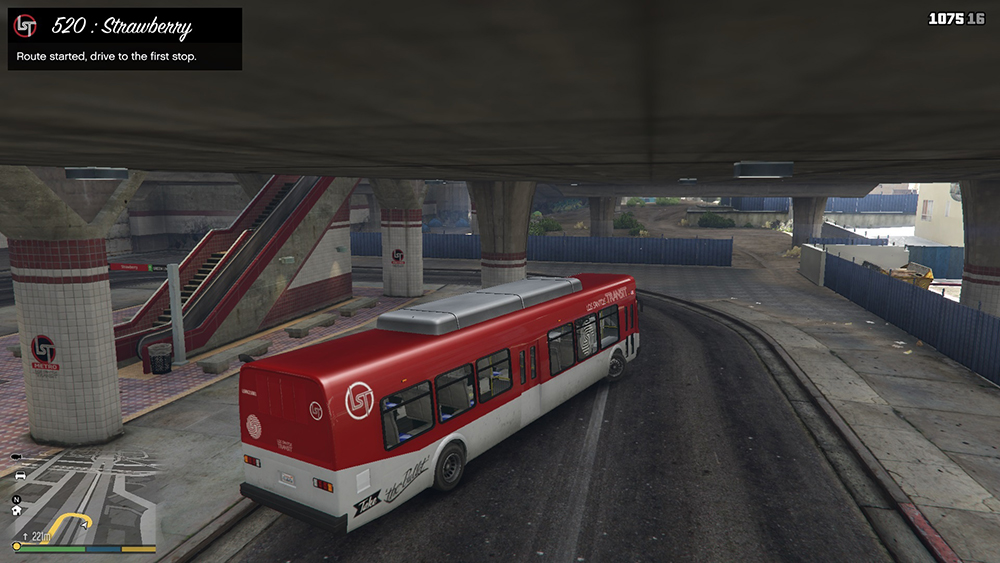Select the house marker on the minimap
This screenshot has height=563, width=1000.
pyautogui.click(x=16, y=511)
